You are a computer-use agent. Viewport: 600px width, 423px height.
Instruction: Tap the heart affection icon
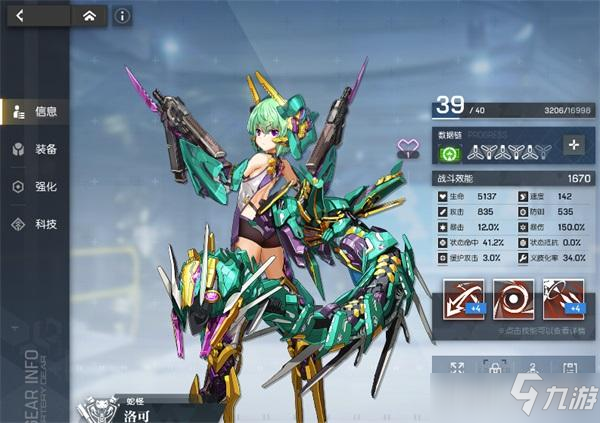(407, 148)
